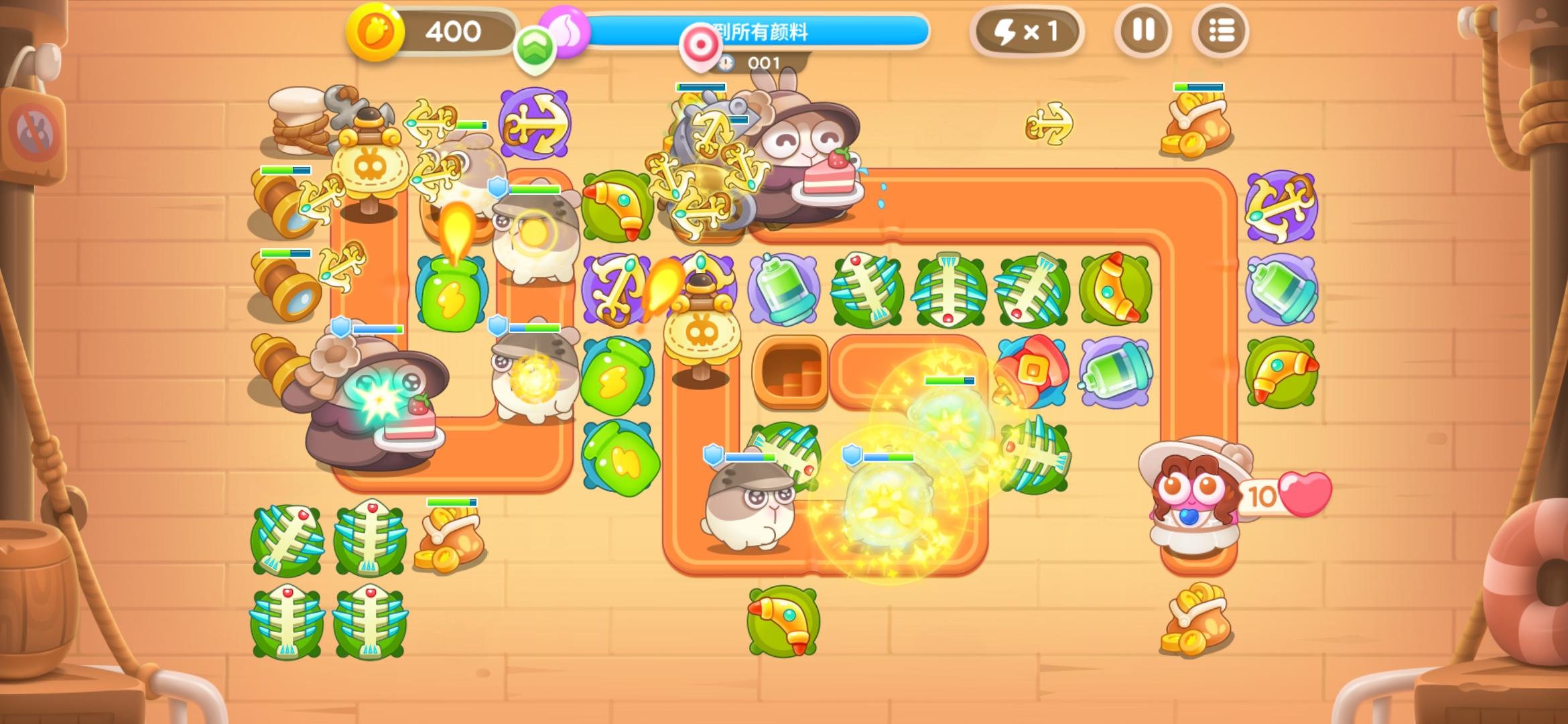Select the glowing flower-hat bunny hero

[x=372, y=409]
